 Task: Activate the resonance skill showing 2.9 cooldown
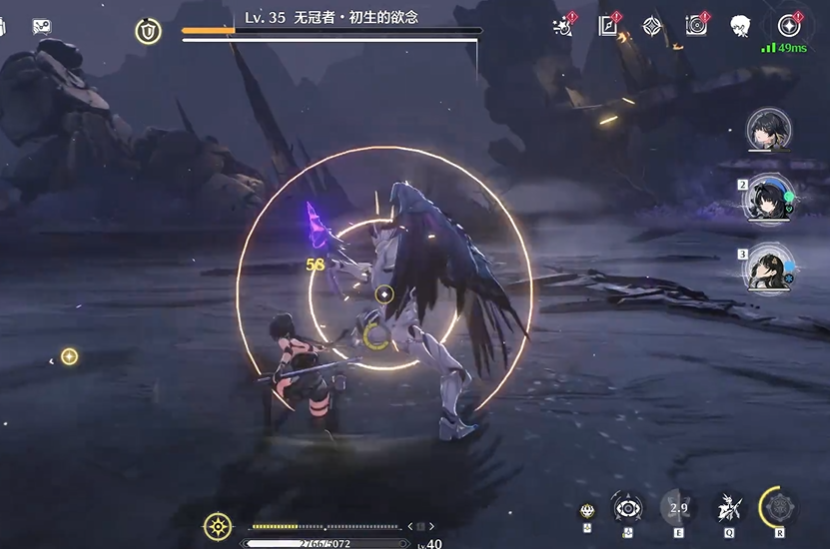pos(678,508)
